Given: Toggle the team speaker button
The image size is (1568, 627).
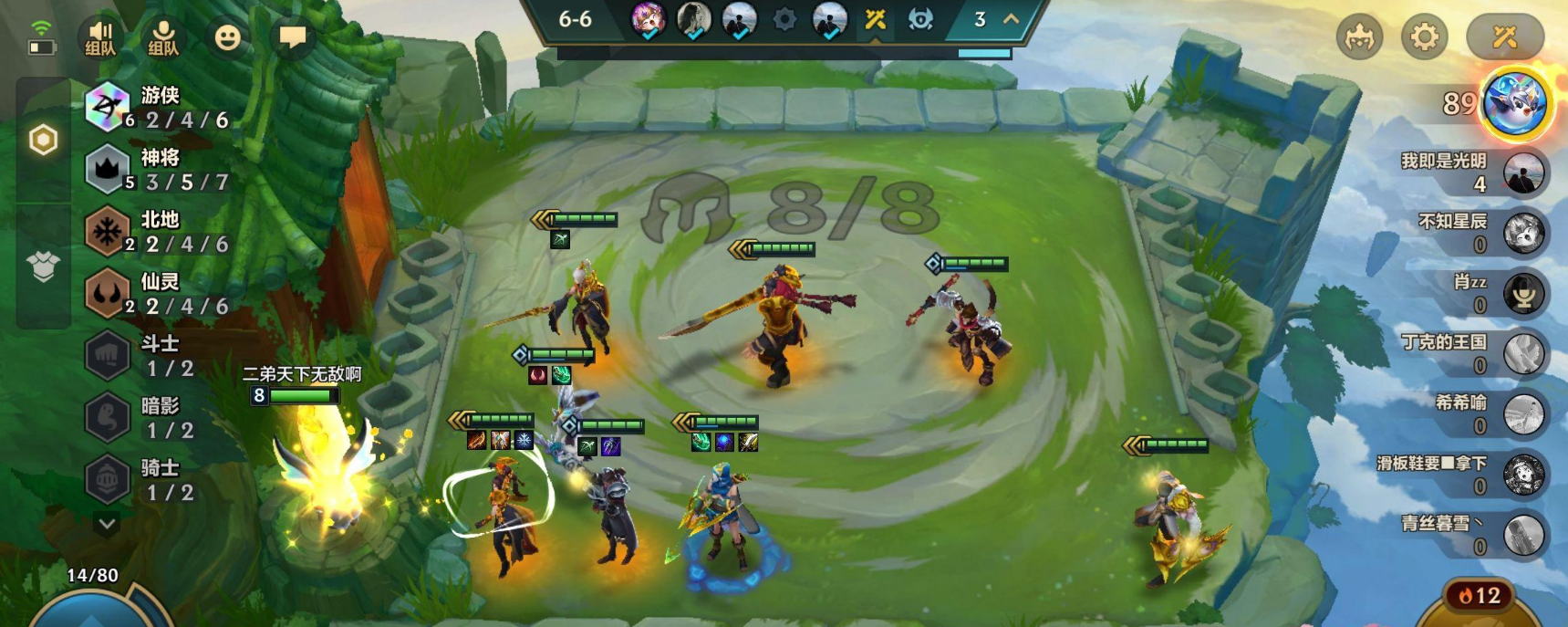Looking at the screenshot, I should coord(100,37).
